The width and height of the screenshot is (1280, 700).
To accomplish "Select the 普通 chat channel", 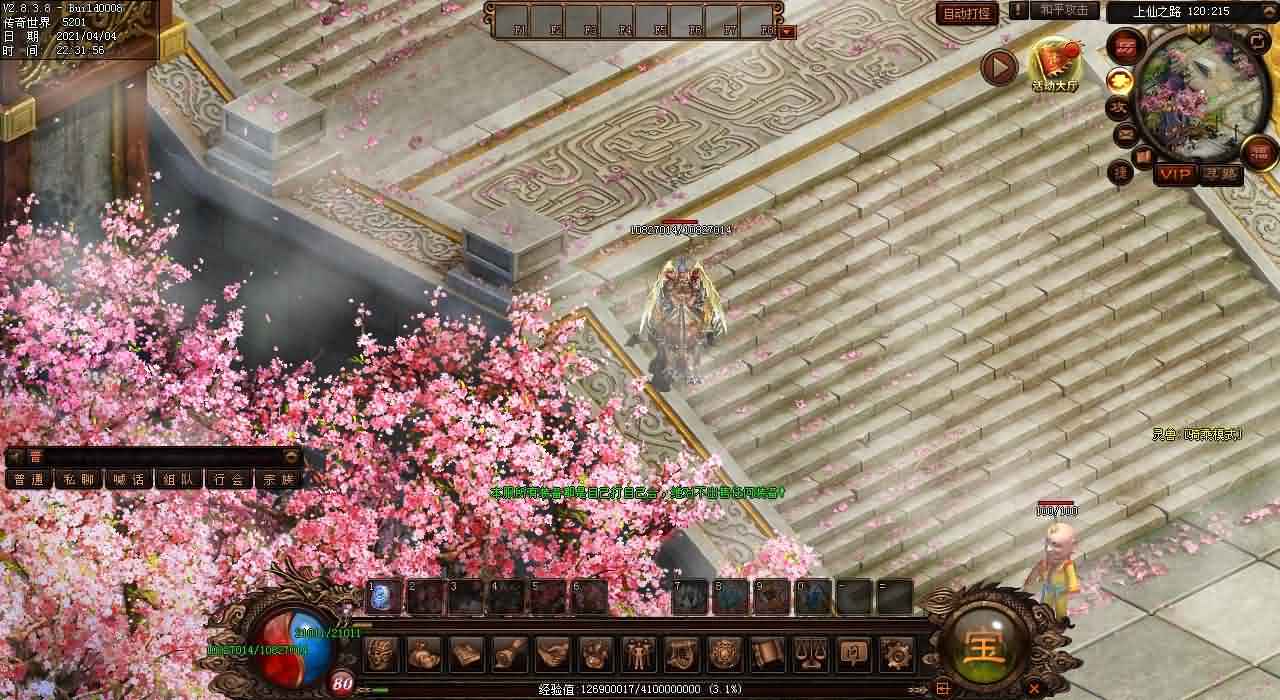I will 29,479.
